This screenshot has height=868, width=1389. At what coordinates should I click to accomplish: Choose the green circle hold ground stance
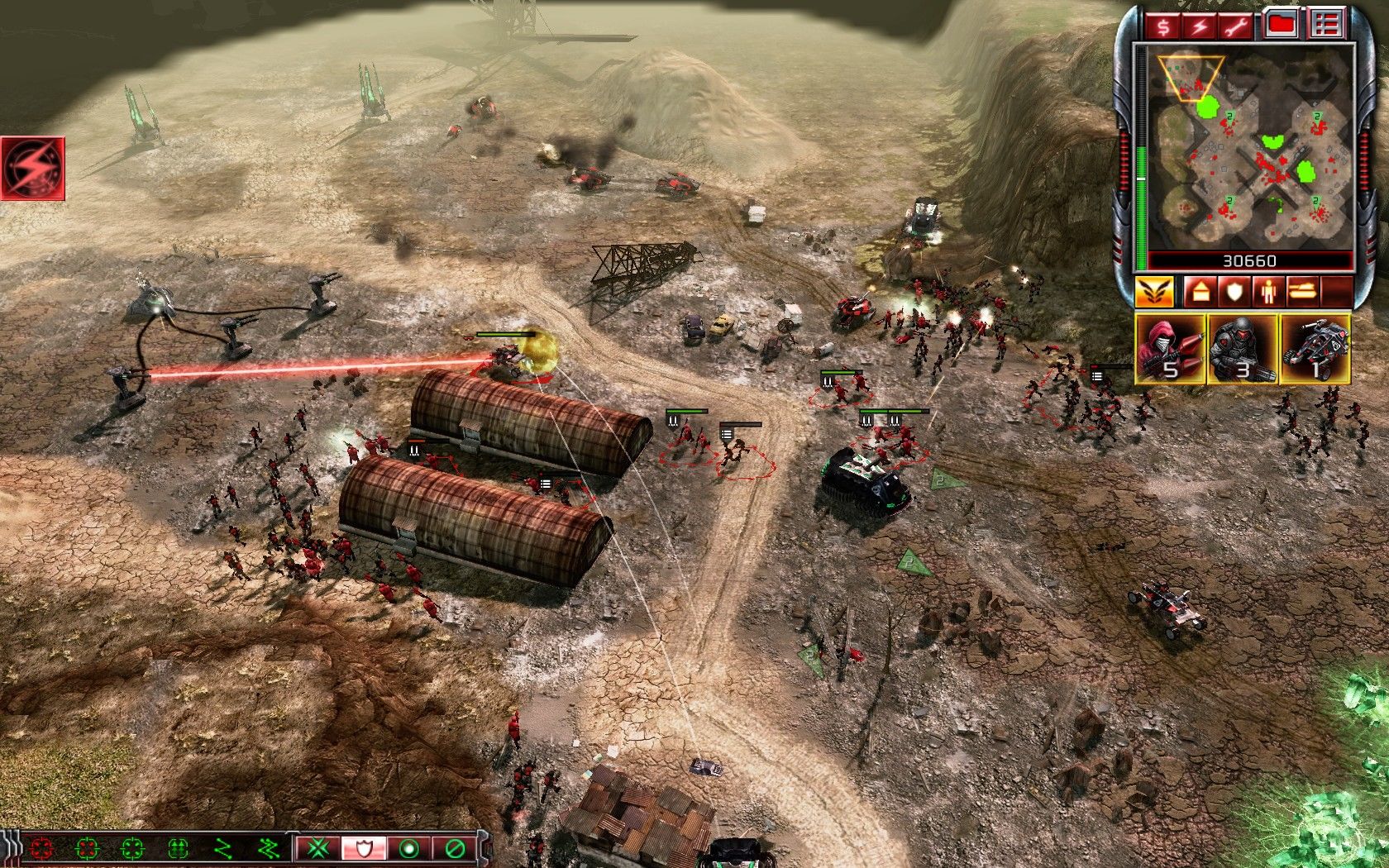tap(408, 848)
